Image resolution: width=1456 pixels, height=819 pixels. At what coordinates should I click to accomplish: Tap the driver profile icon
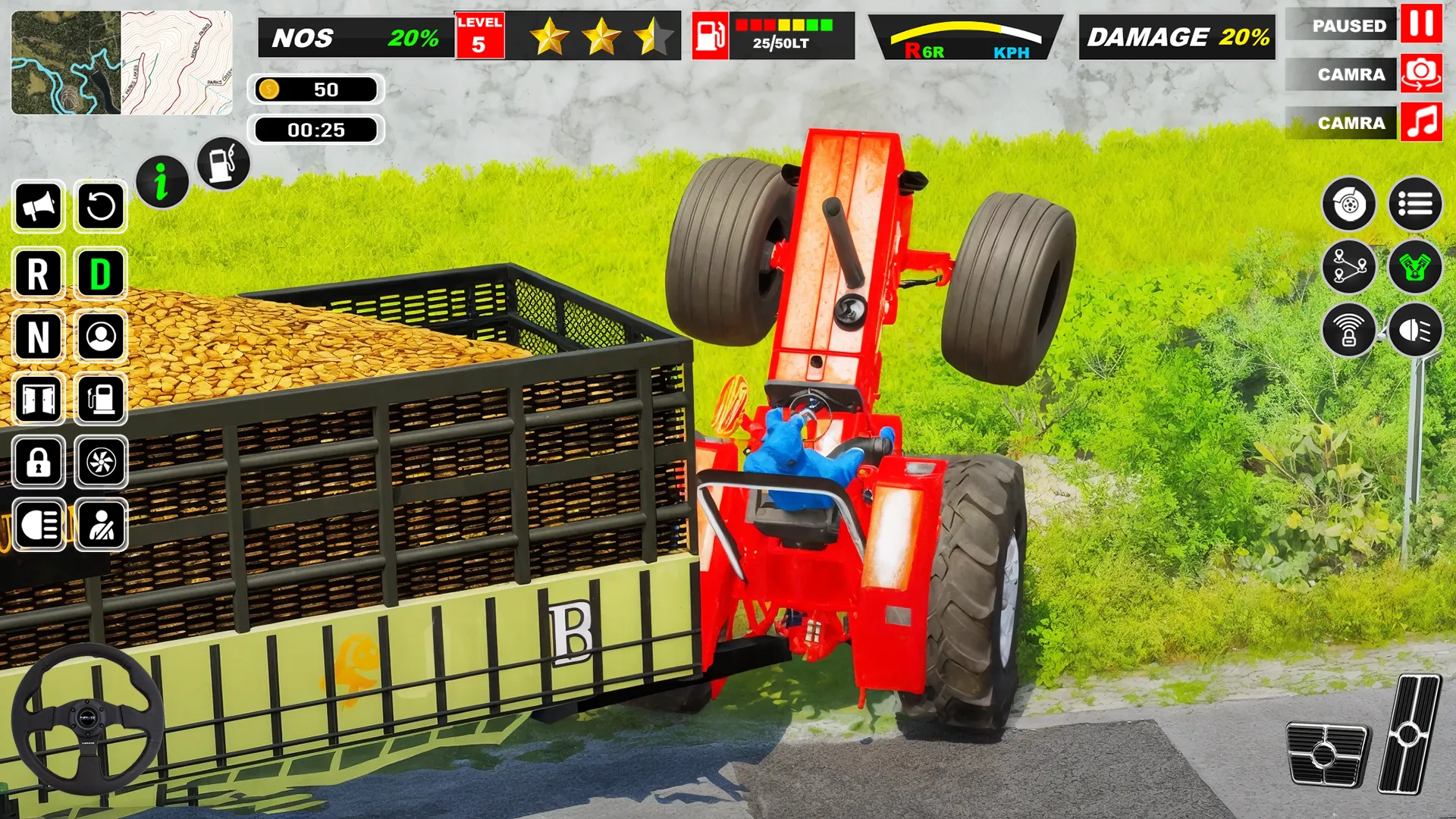point(100,338)
